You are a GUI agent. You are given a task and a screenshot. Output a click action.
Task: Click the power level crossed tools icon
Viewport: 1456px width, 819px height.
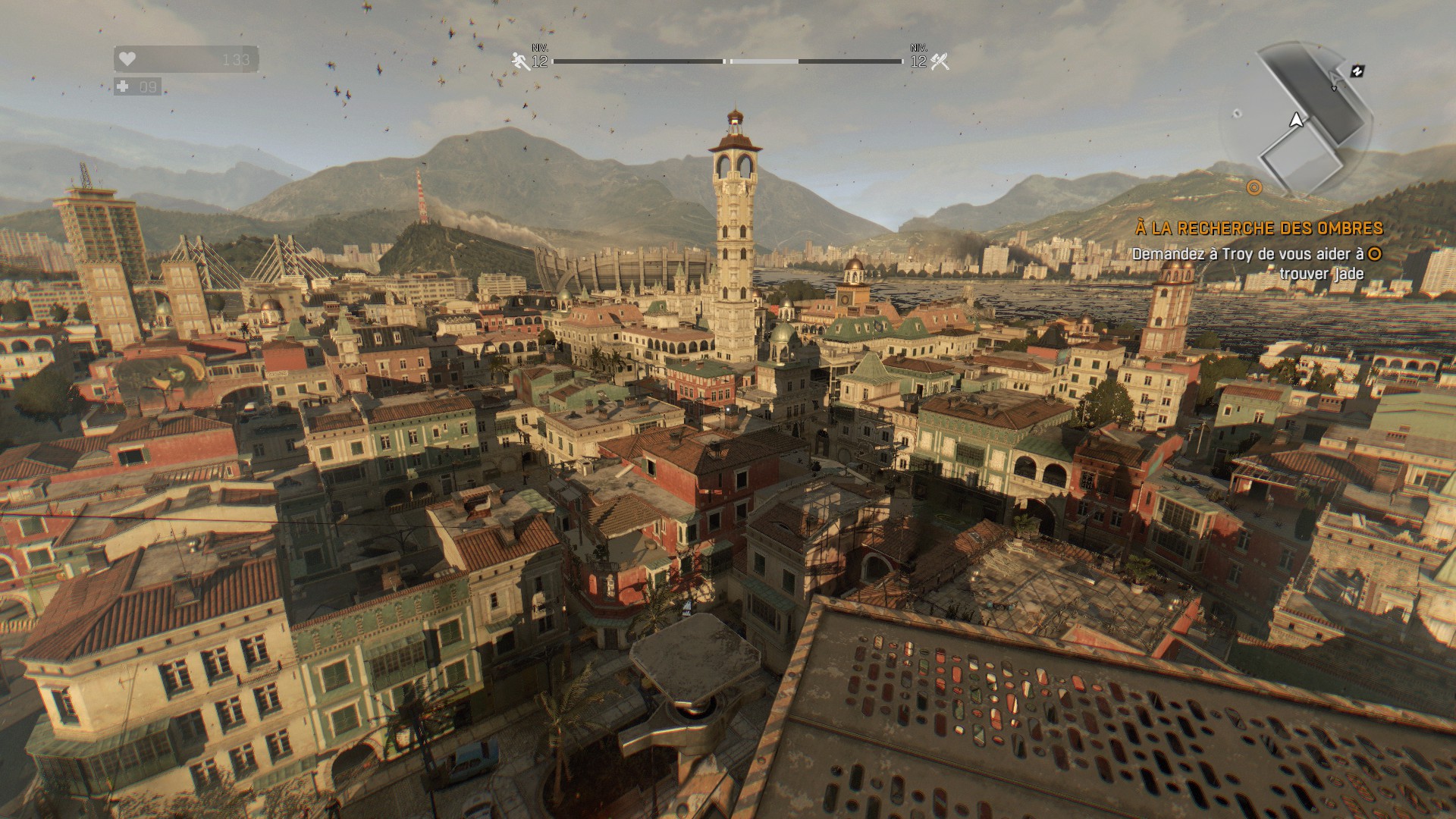(x=940, y=61)
